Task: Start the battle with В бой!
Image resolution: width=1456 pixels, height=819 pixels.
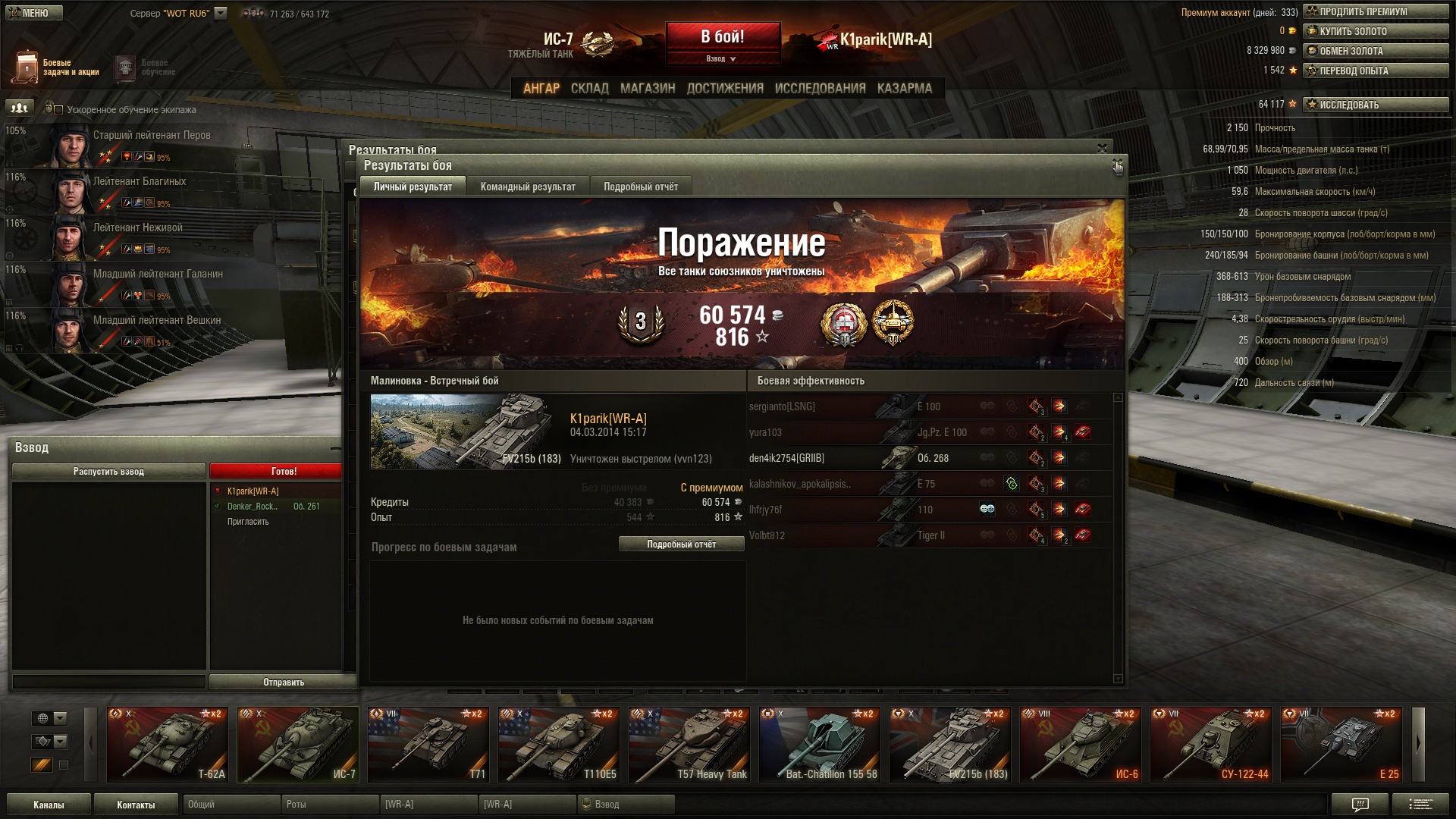Action: tap(722, 36)
